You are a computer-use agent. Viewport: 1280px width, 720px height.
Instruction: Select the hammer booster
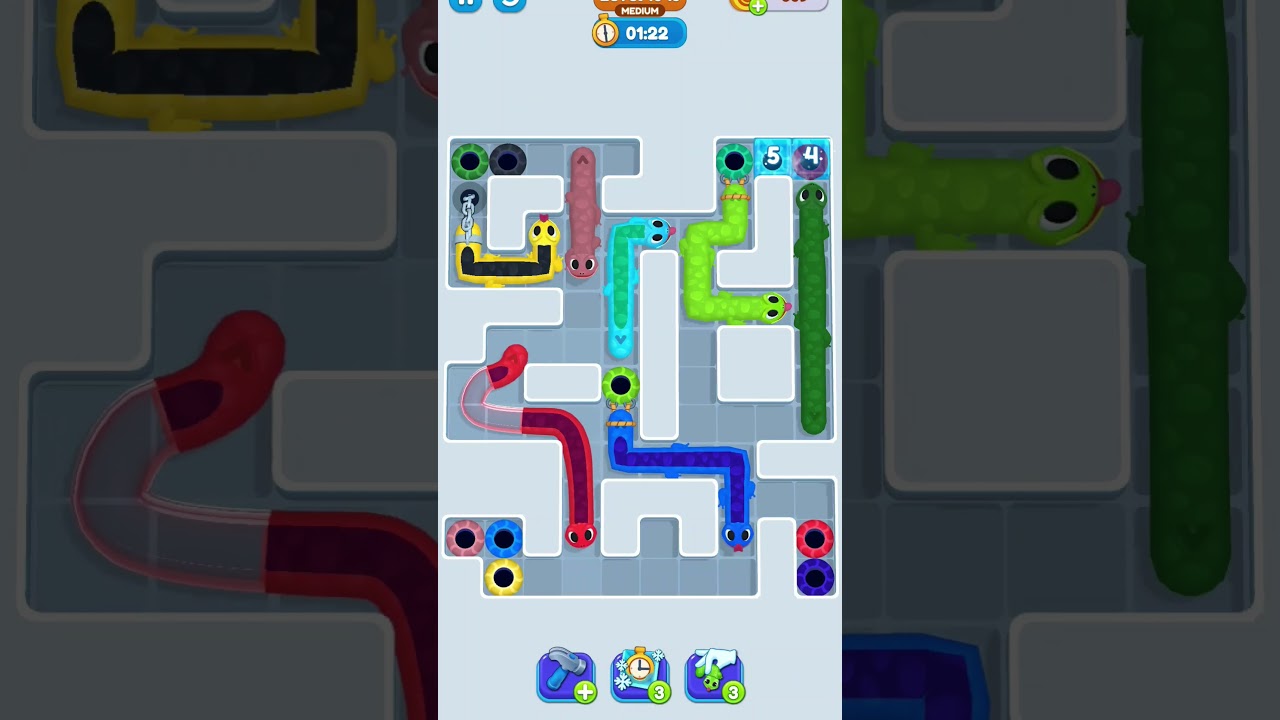pos(566,675)
